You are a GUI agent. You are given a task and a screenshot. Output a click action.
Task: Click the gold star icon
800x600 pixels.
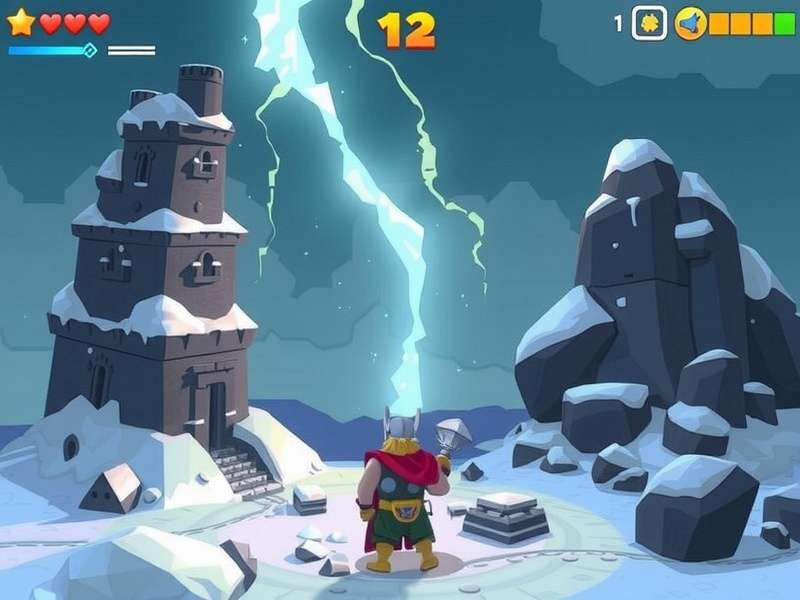point(20,22)
